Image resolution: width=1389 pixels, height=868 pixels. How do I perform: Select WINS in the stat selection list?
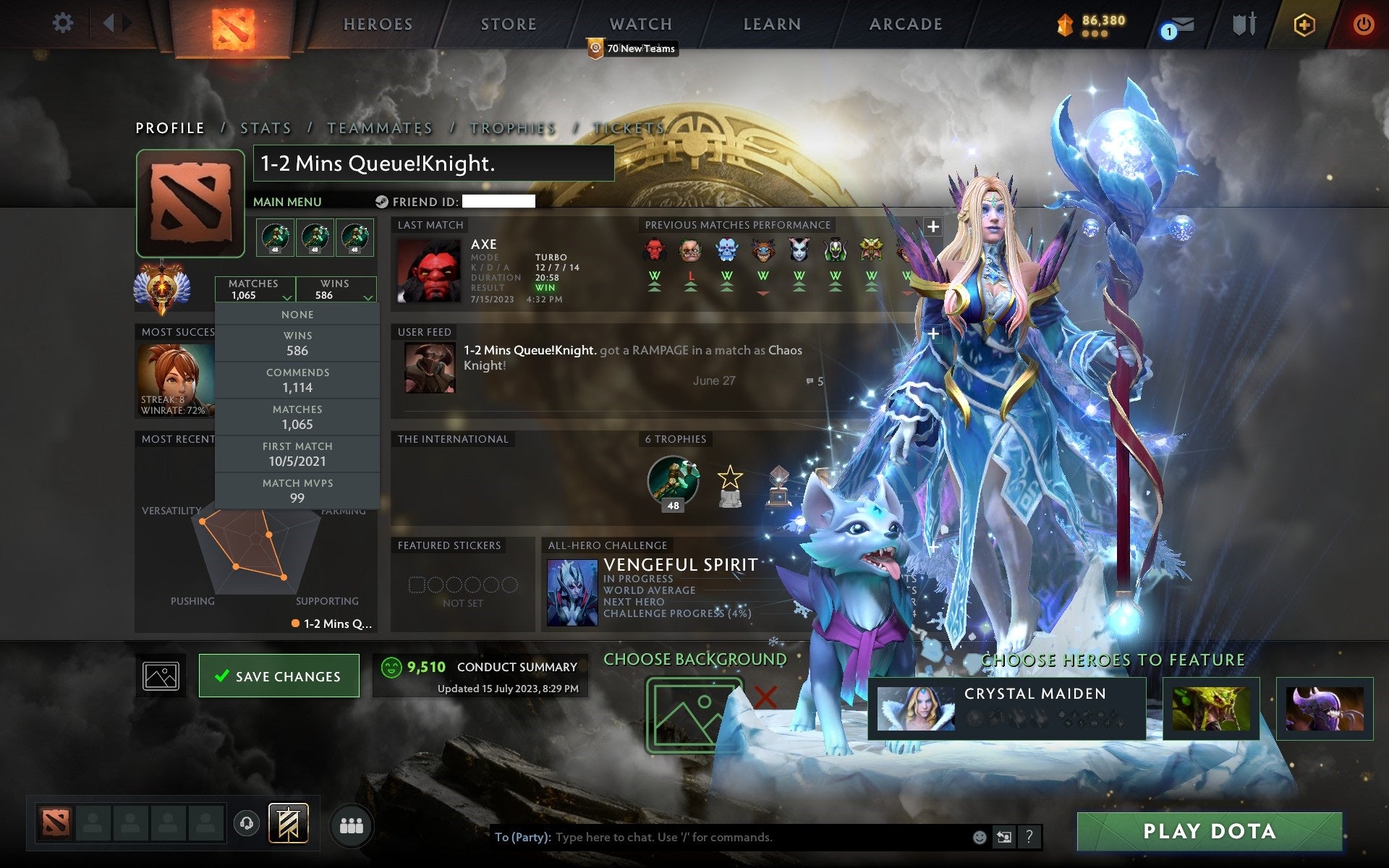pos(298,342)
